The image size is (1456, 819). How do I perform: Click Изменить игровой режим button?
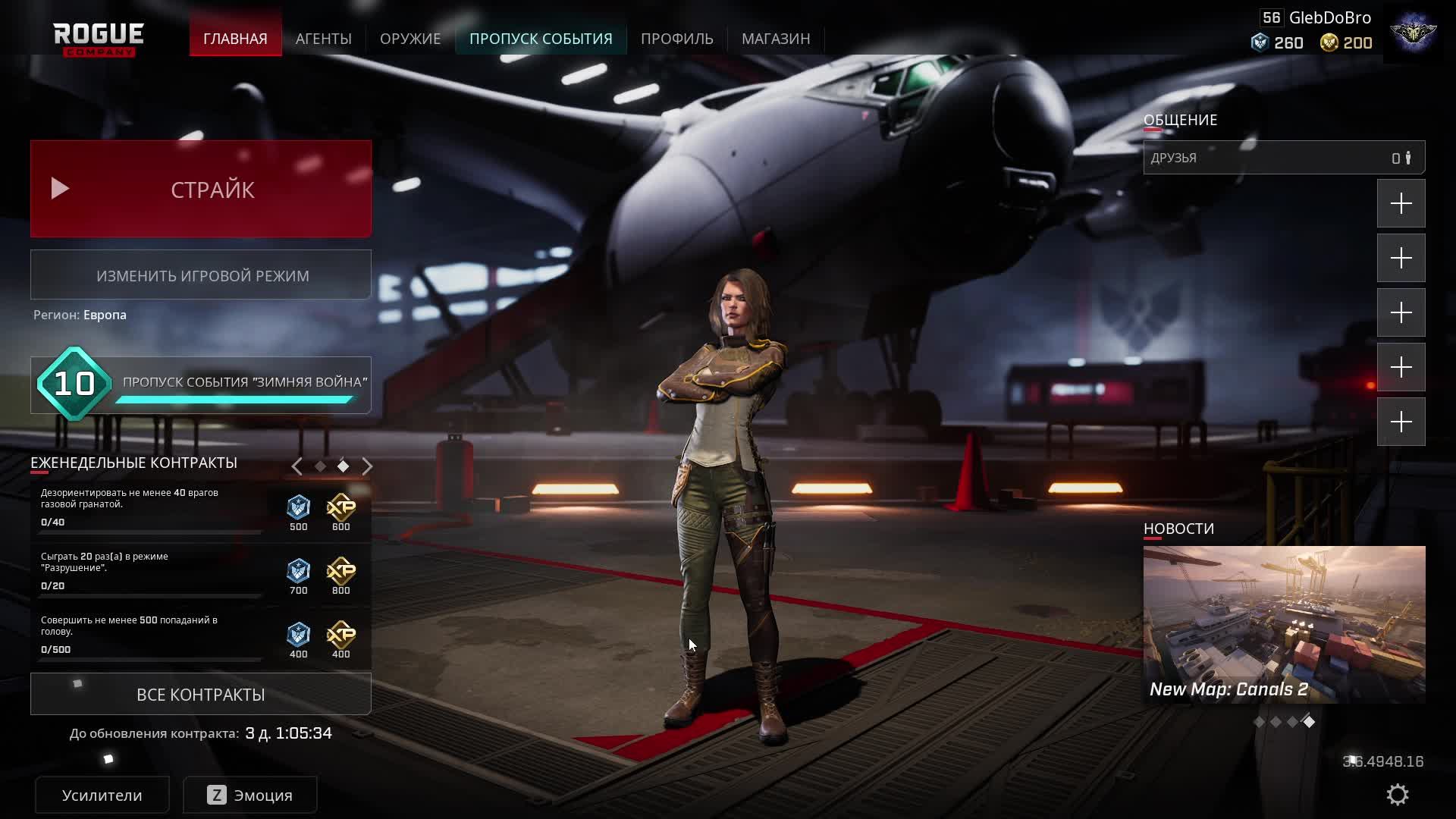click(x=201, y=275)
